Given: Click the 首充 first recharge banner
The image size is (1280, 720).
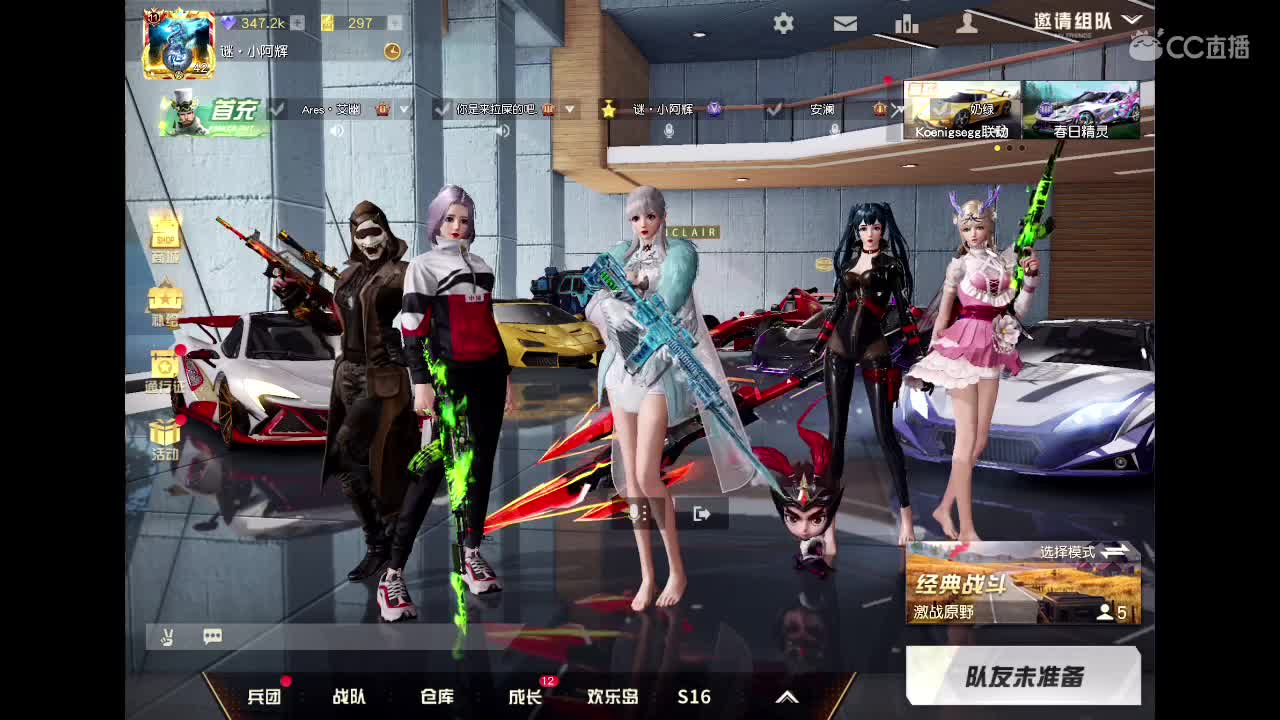Looking at the screenshot, I should coord(210,114).
